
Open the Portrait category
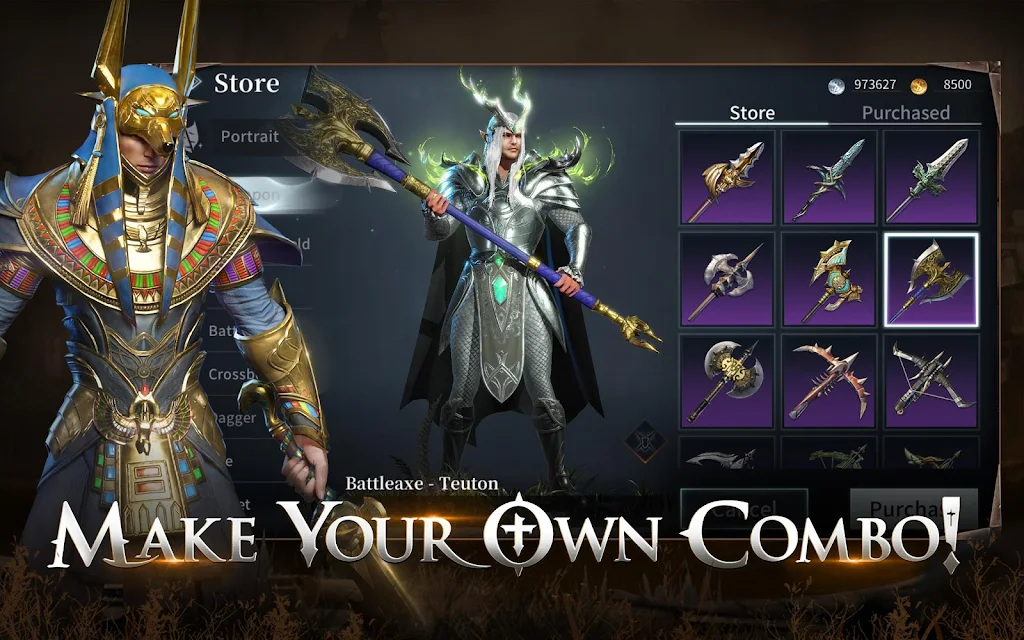click(250, 136)
